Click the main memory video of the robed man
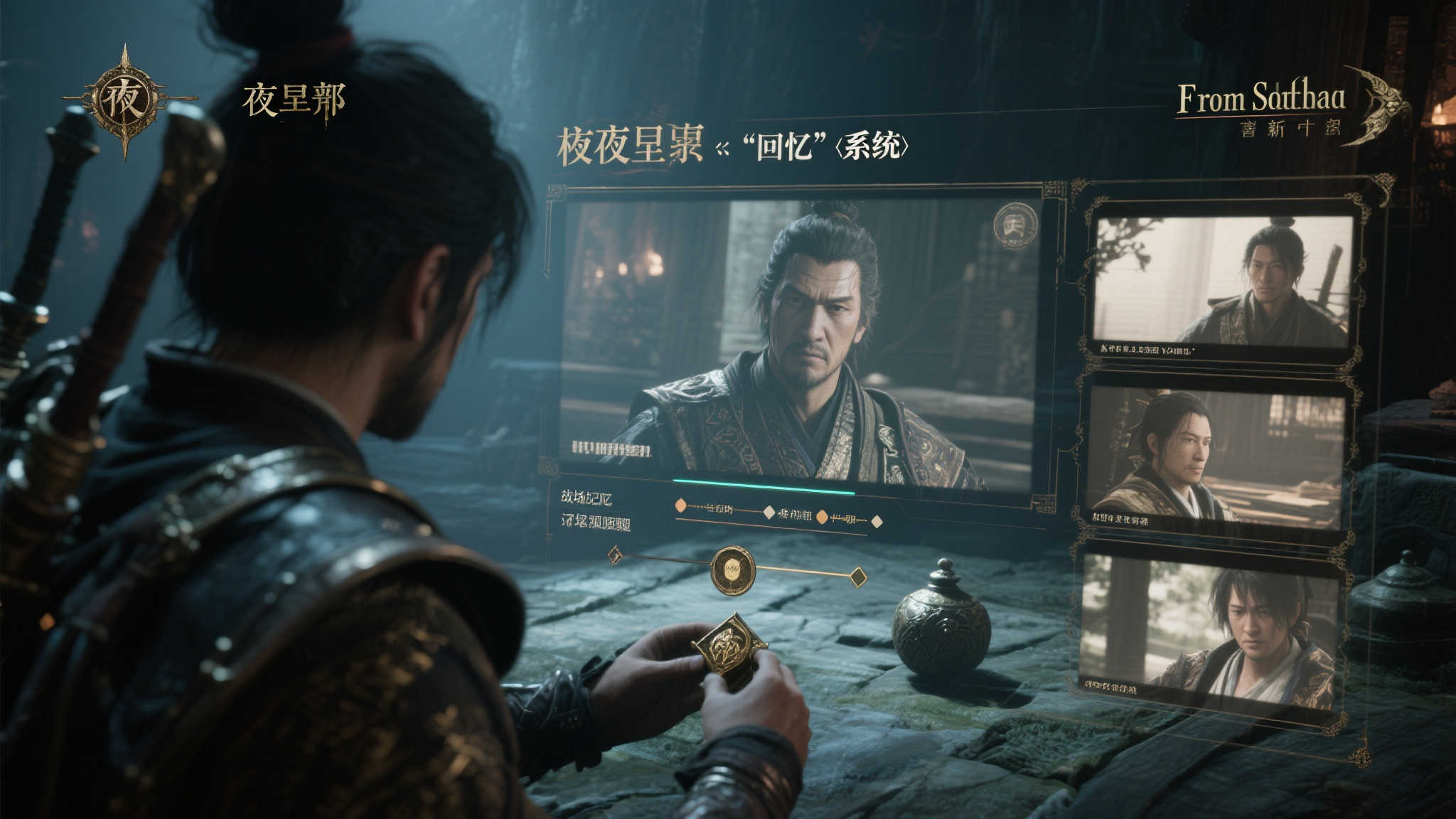The width and height of the screenshot is (1456, 819). 796,341
